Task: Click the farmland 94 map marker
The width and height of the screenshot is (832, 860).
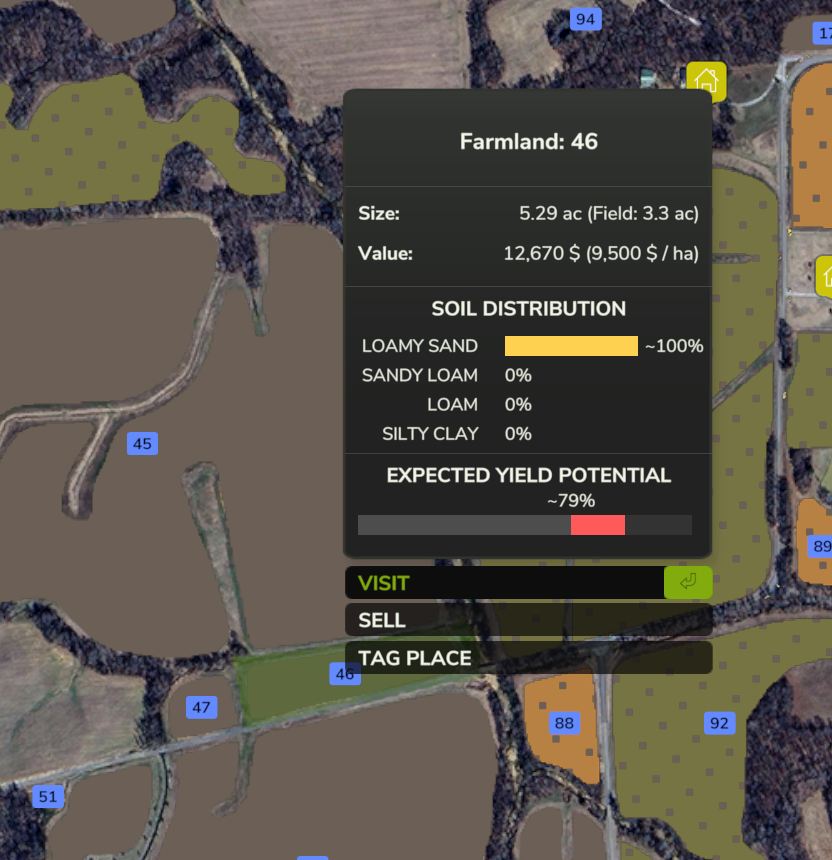Action: point(585,19)
